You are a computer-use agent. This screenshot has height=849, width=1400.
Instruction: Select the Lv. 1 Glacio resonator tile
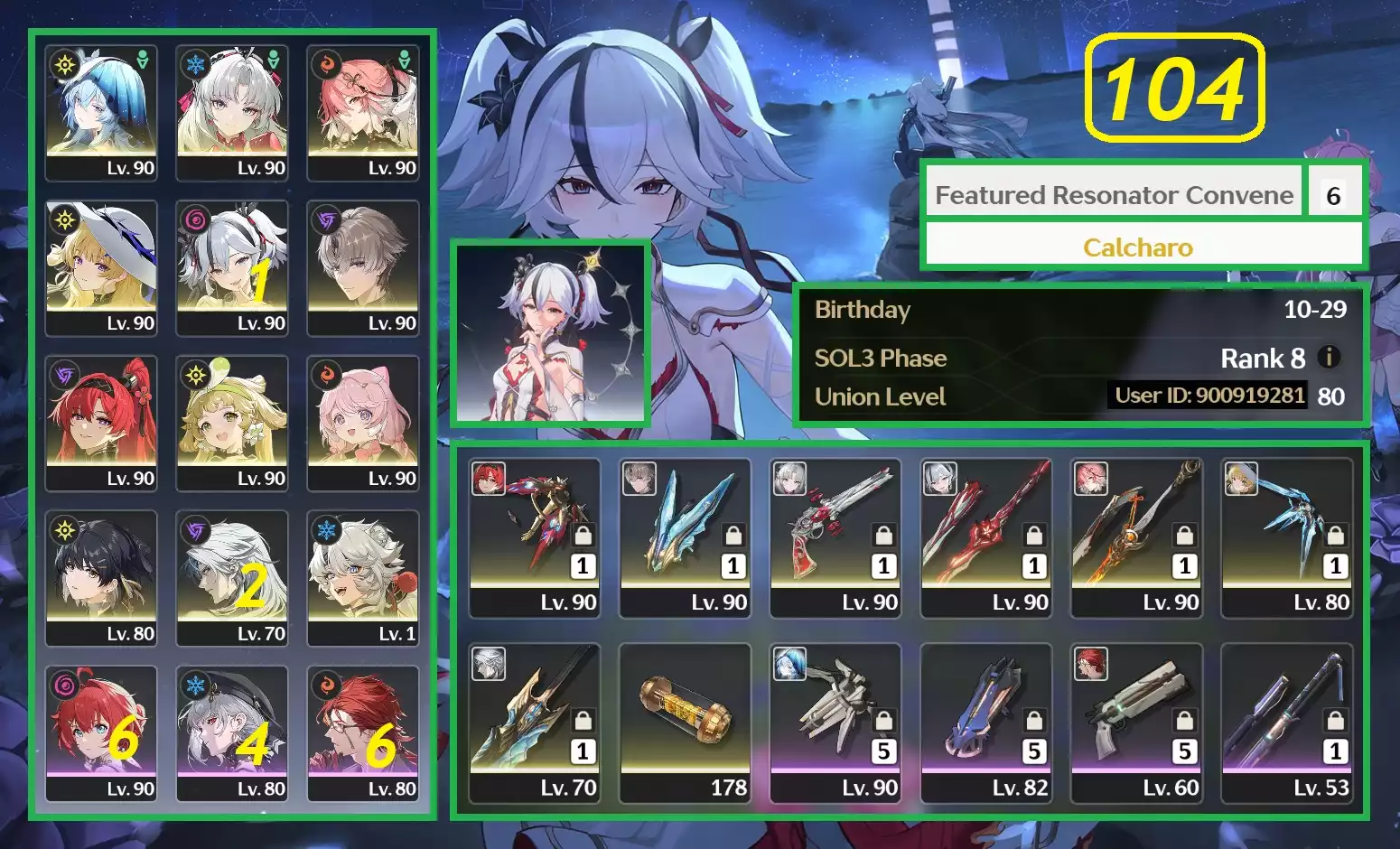pyautogui.click(x=363, y=579)
